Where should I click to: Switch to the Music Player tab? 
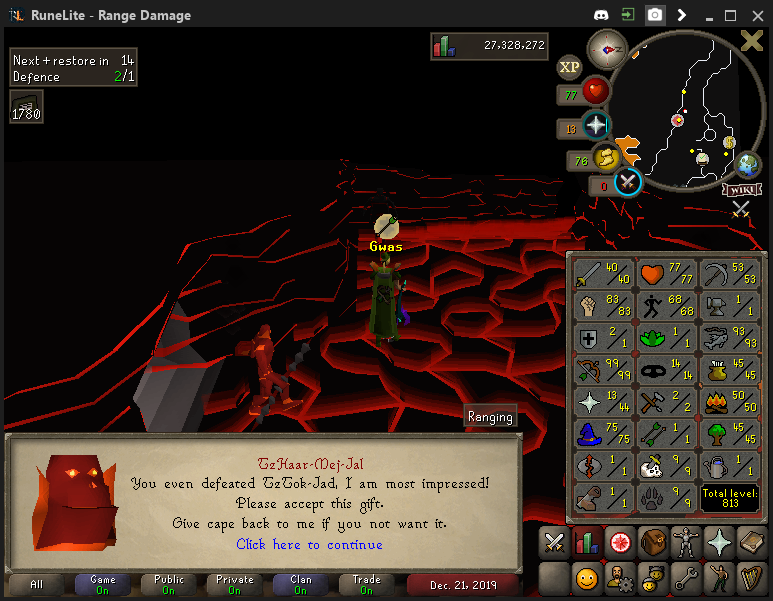750,578
